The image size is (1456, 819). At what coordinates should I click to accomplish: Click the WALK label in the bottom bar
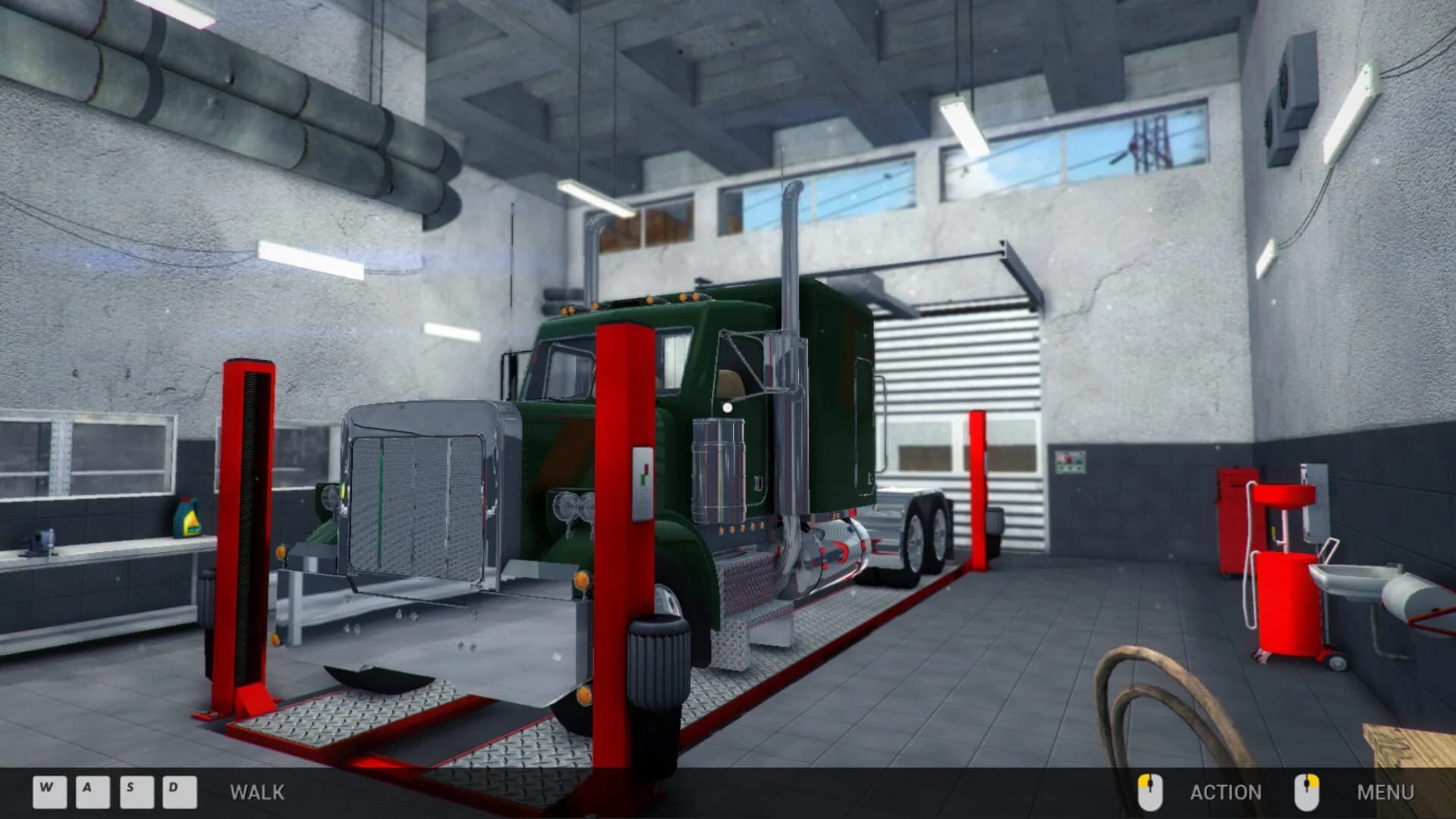pos(256,792)
